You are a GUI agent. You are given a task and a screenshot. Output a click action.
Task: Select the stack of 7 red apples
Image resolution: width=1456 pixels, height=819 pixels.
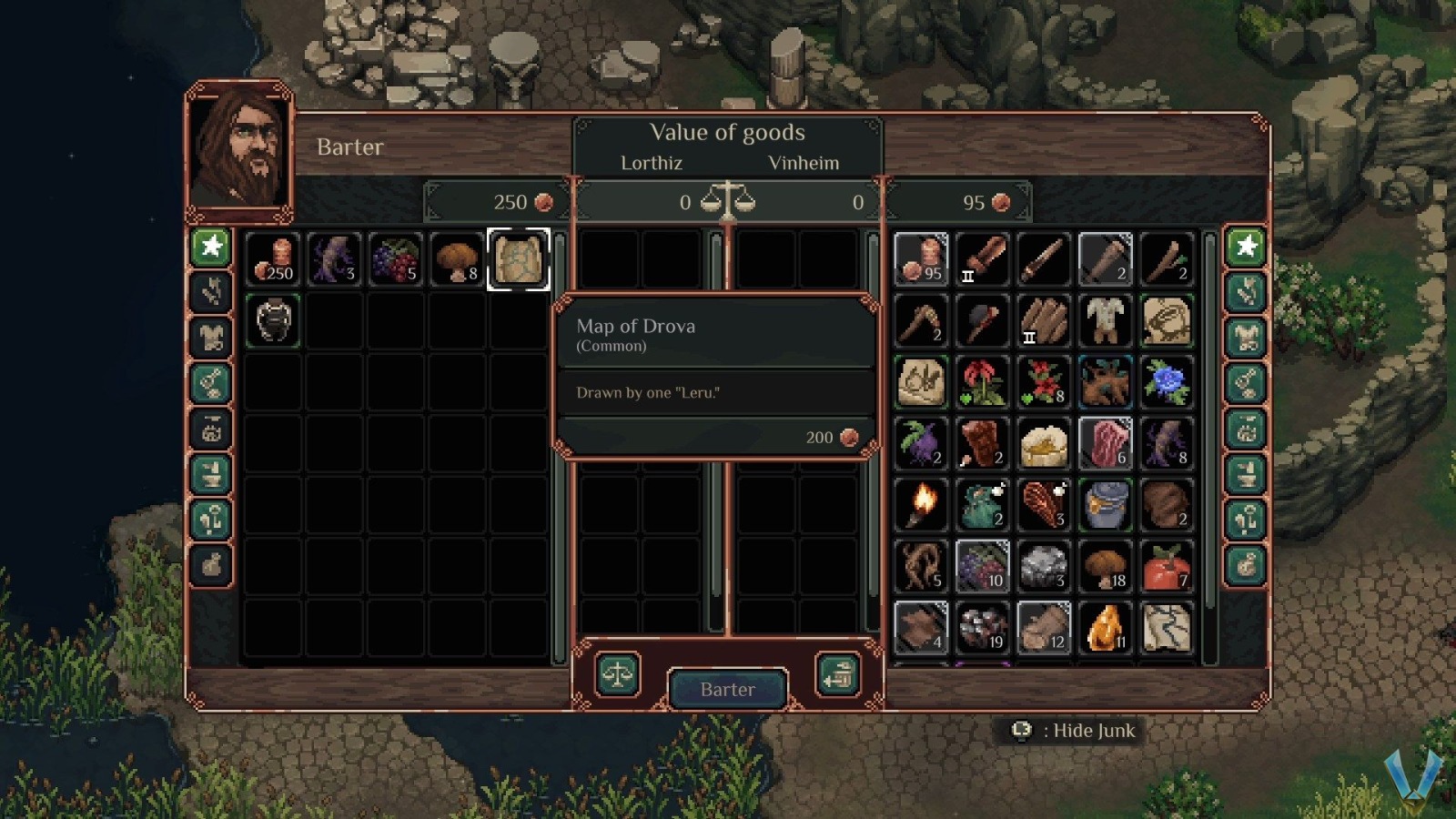(1167, 566)
